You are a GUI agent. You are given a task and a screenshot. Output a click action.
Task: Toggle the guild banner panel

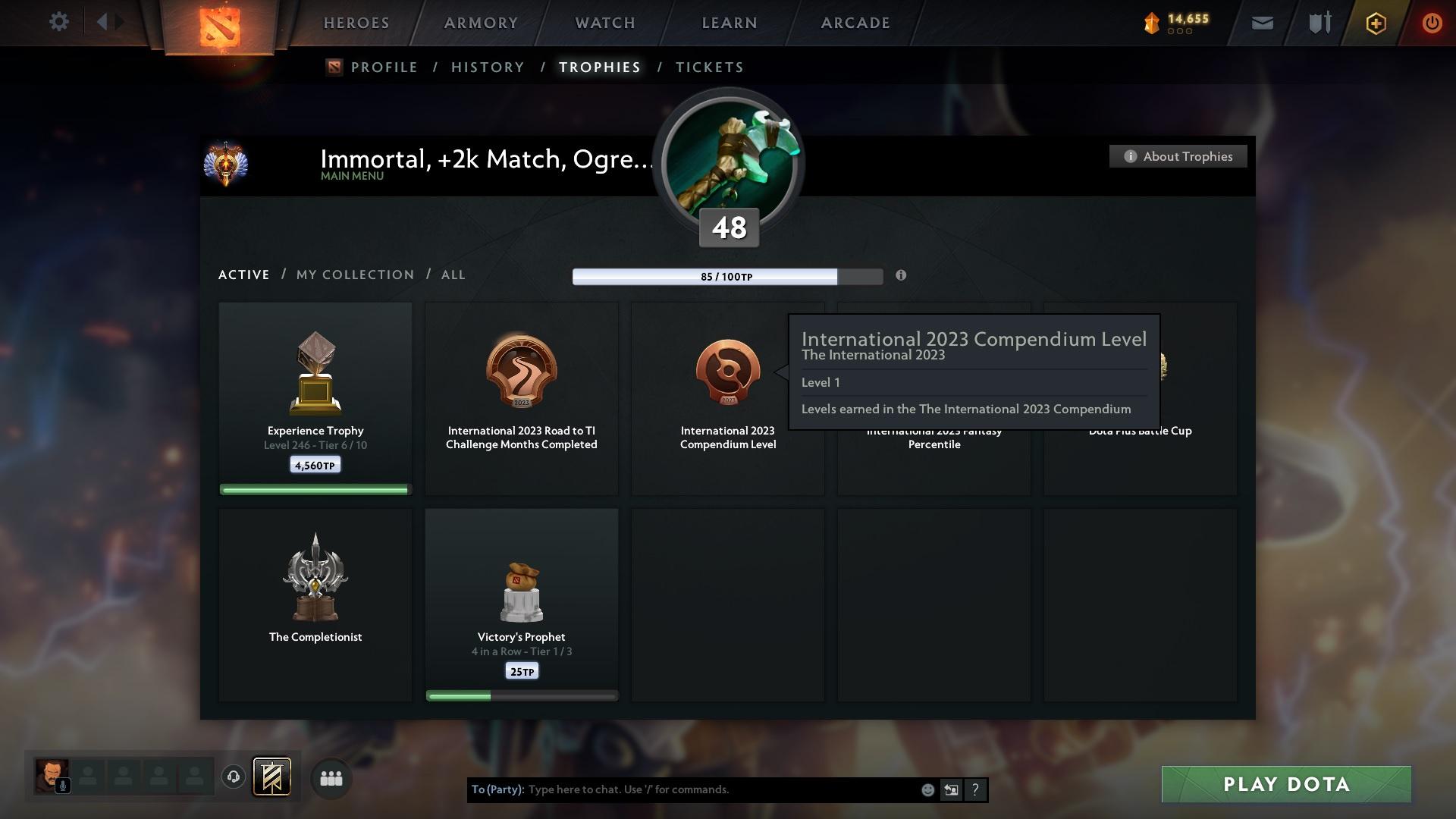273,777
